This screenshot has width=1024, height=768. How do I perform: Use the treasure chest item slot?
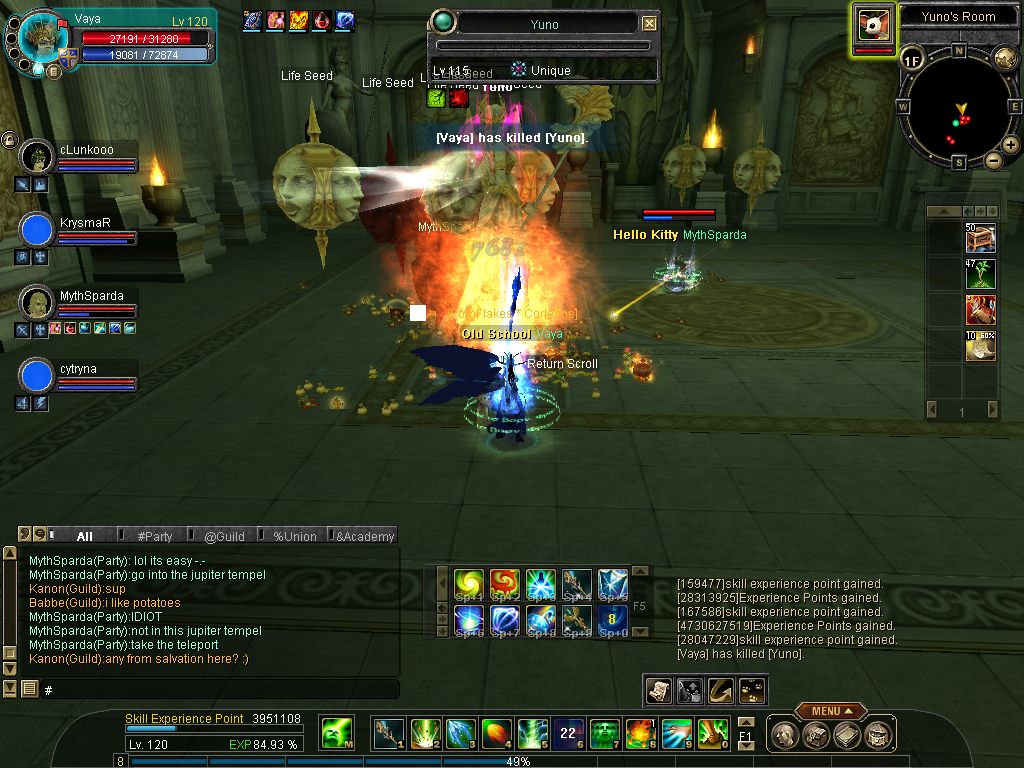tap(980, 237)
